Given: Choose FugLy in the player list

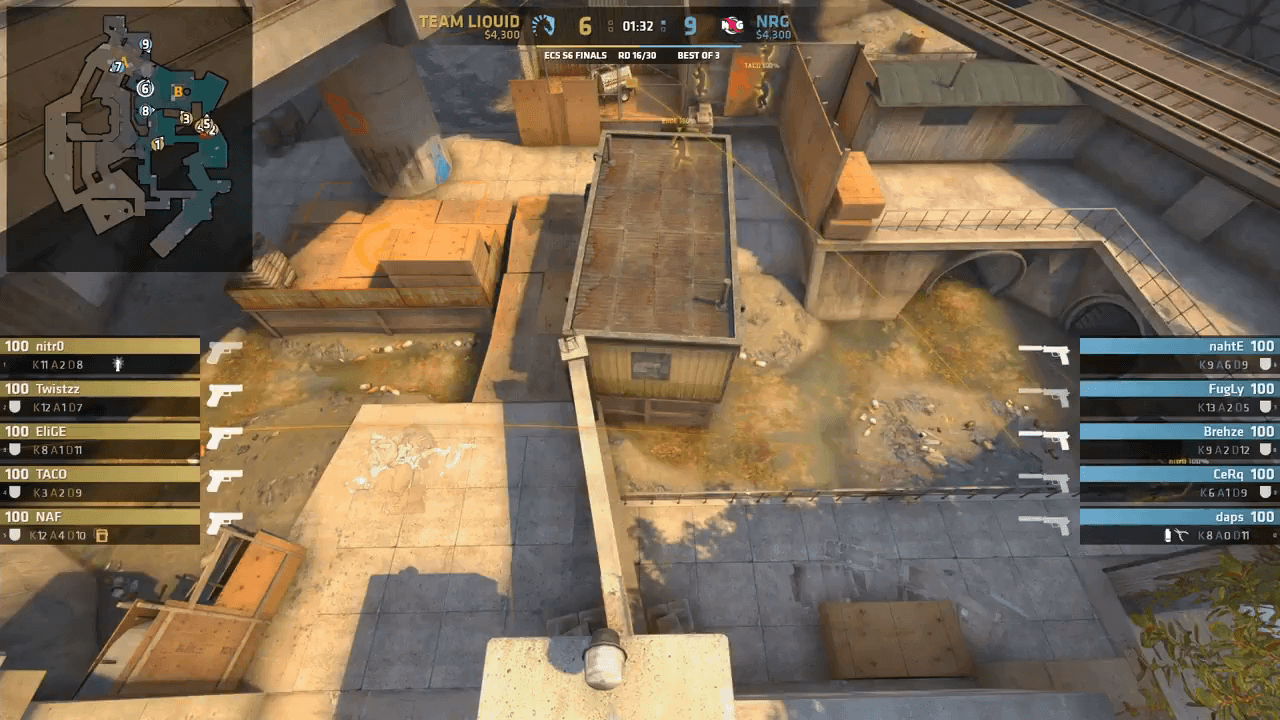Looking at the screenshot, I should (1178, 398).
